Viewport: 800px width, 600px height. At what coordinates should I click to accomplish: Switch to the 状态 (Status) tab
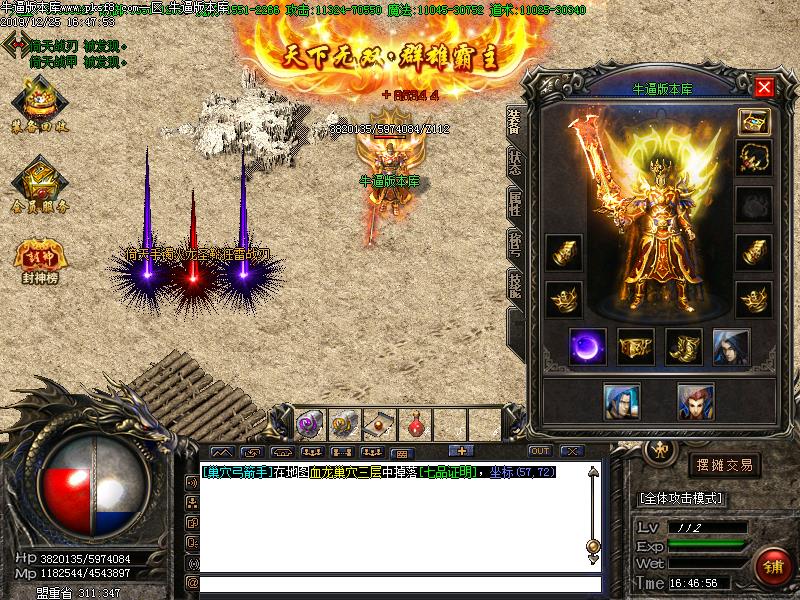click(514, 165)
